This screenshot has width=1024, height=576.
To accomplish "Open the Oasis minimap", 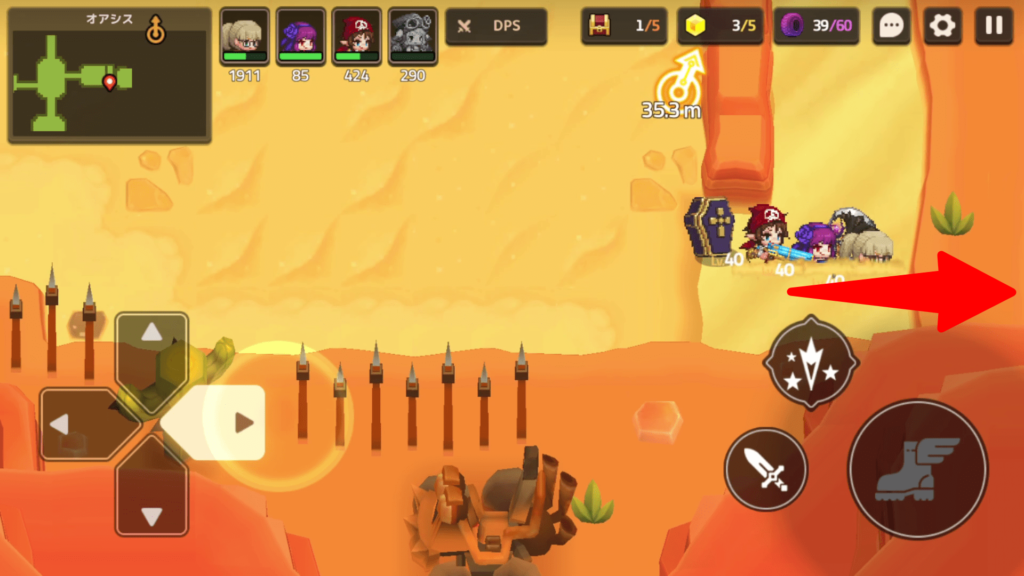I will coord(109,76).
